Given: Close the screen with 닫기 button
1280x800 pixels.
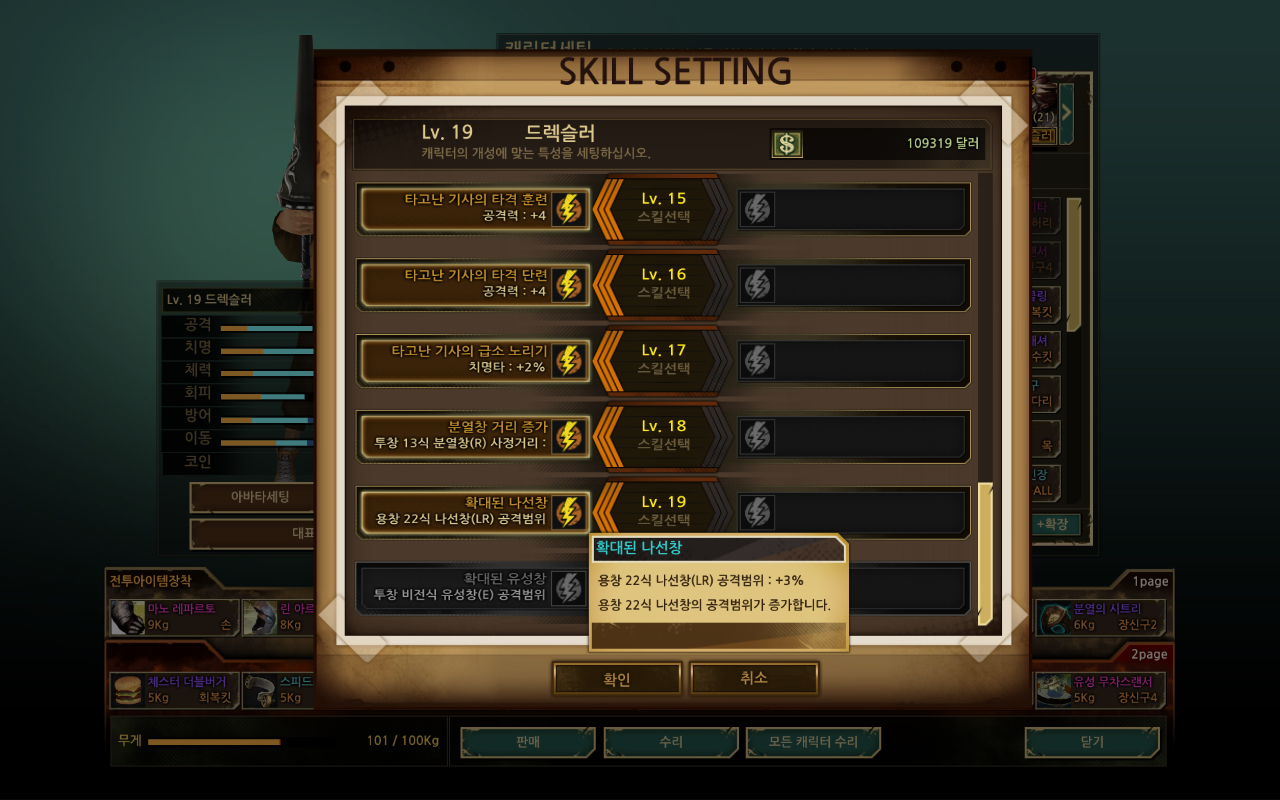Looking at the screenshot, I should click(x=1092, y=742).
